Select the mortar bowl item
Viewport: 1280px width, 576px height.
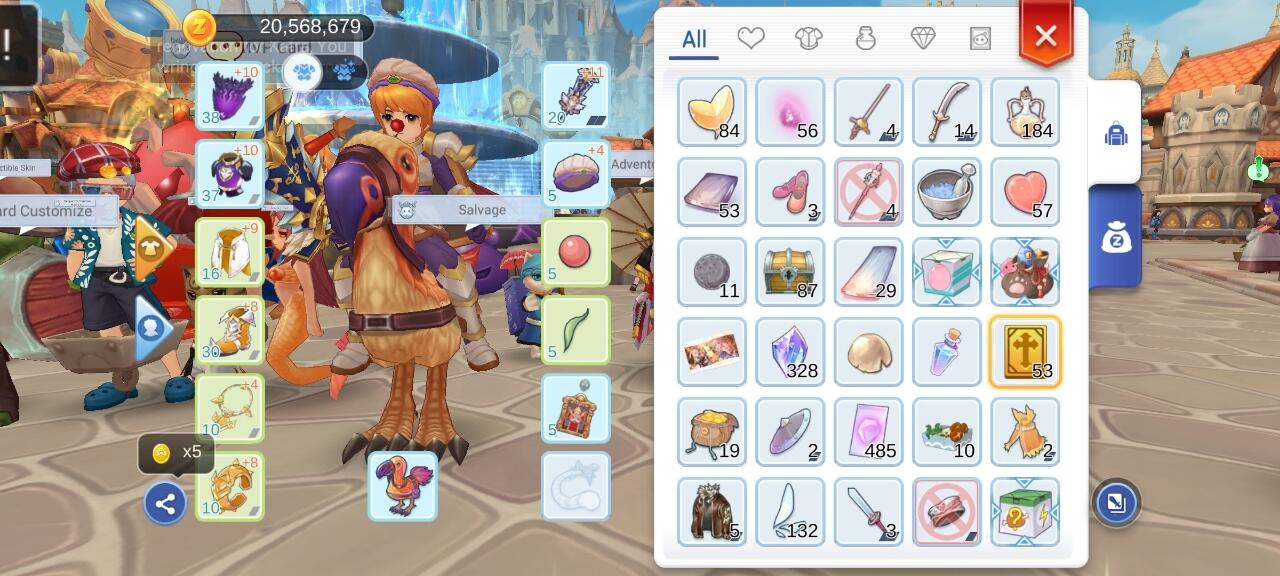[947, 192]
